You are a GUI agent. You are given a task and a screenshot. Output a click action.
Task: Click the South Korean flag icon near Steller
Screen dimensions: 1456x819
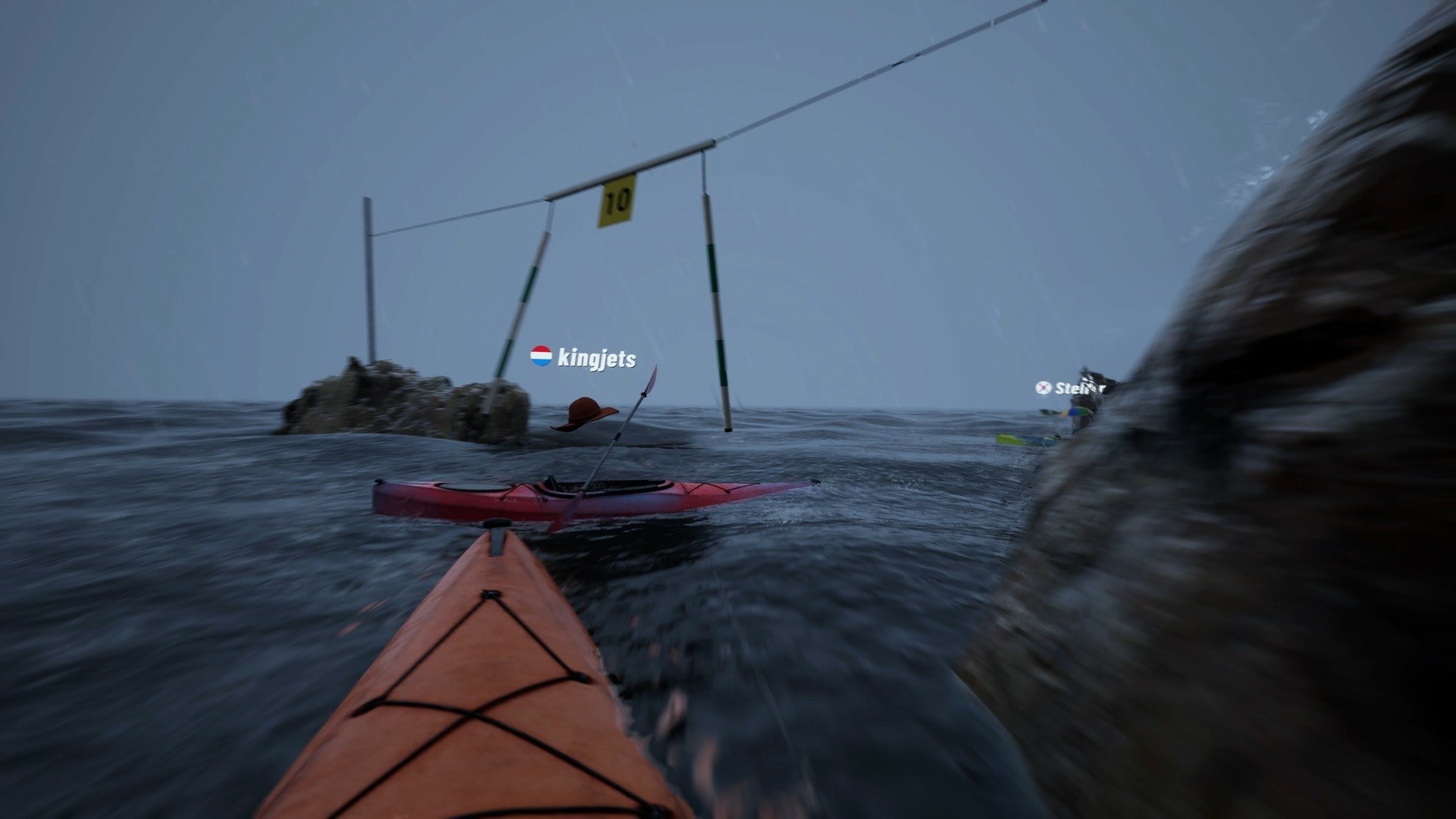1043,388
